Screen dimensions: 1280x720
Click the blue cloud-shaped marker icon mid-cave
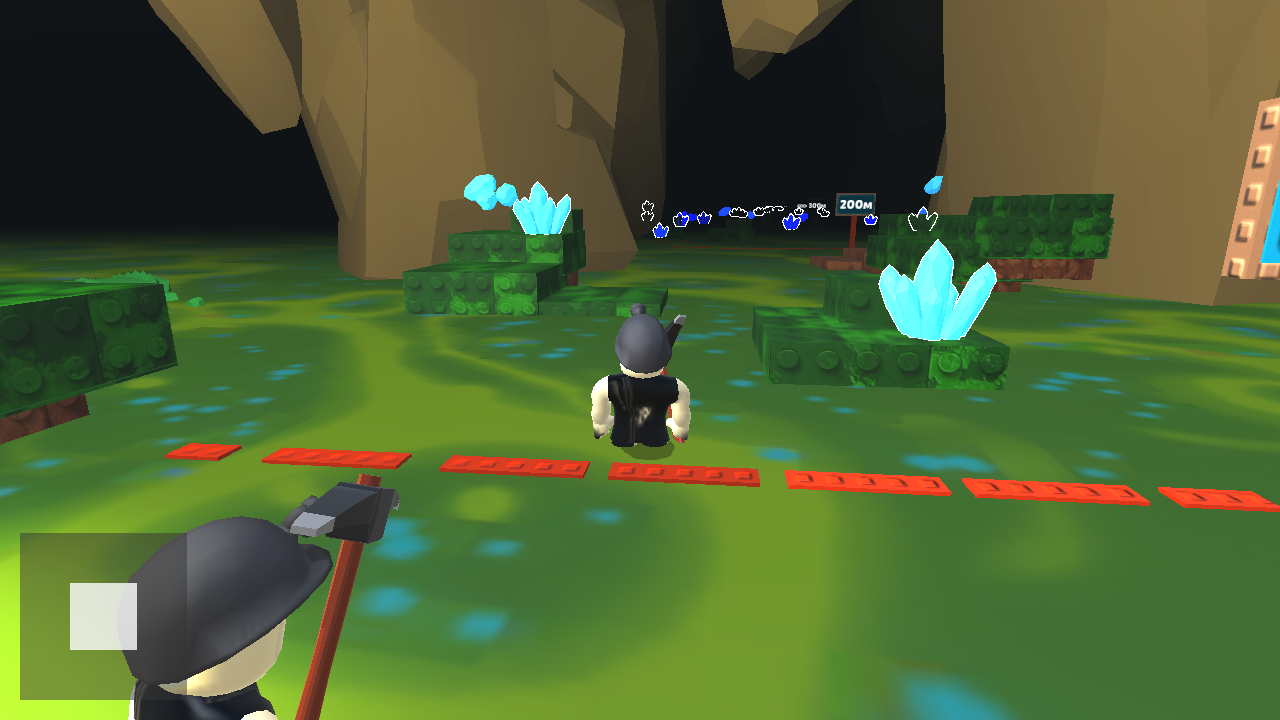[x=723, y=212]
